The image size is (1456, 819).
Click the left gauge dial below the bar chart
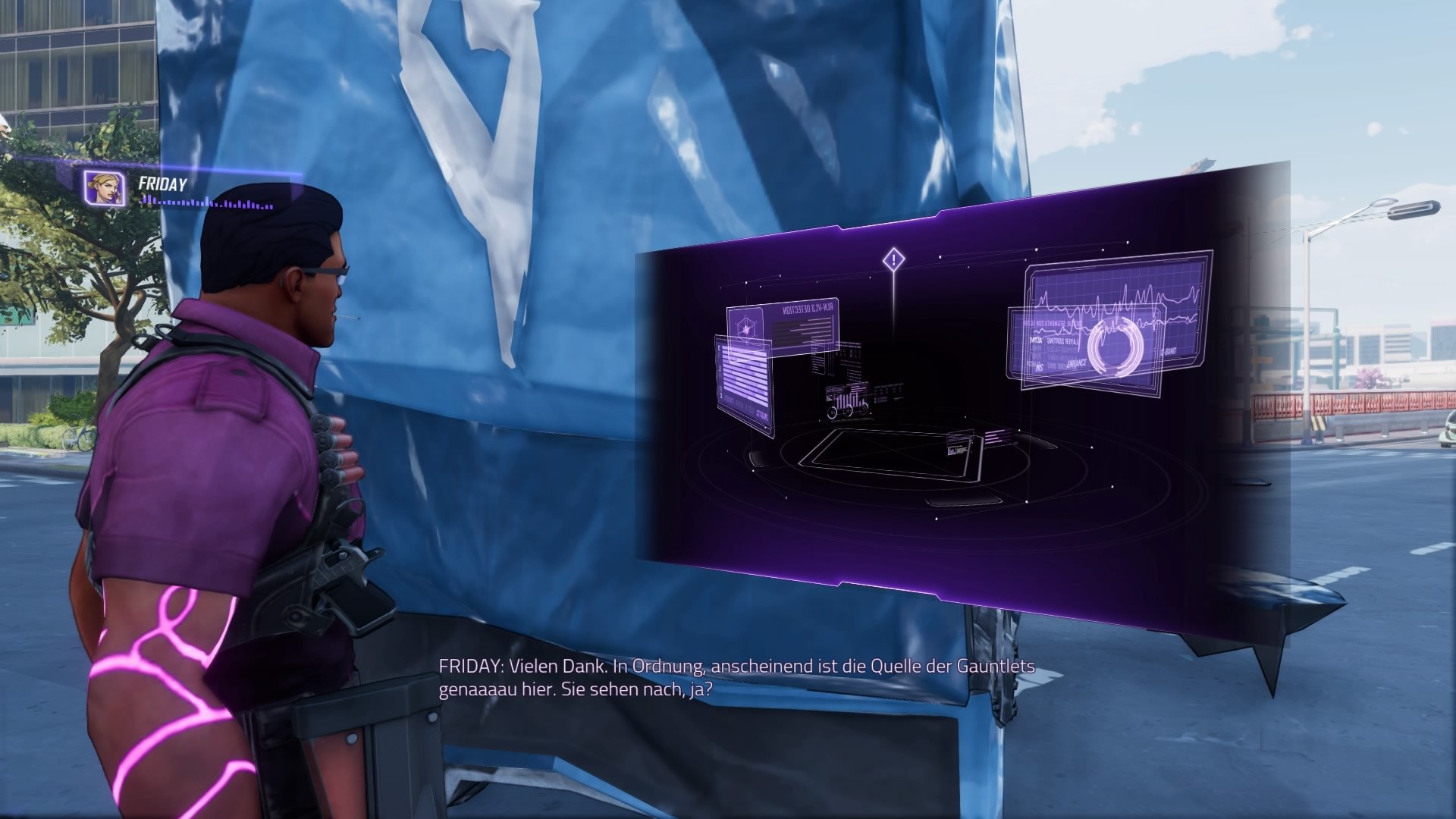point(831,413)
